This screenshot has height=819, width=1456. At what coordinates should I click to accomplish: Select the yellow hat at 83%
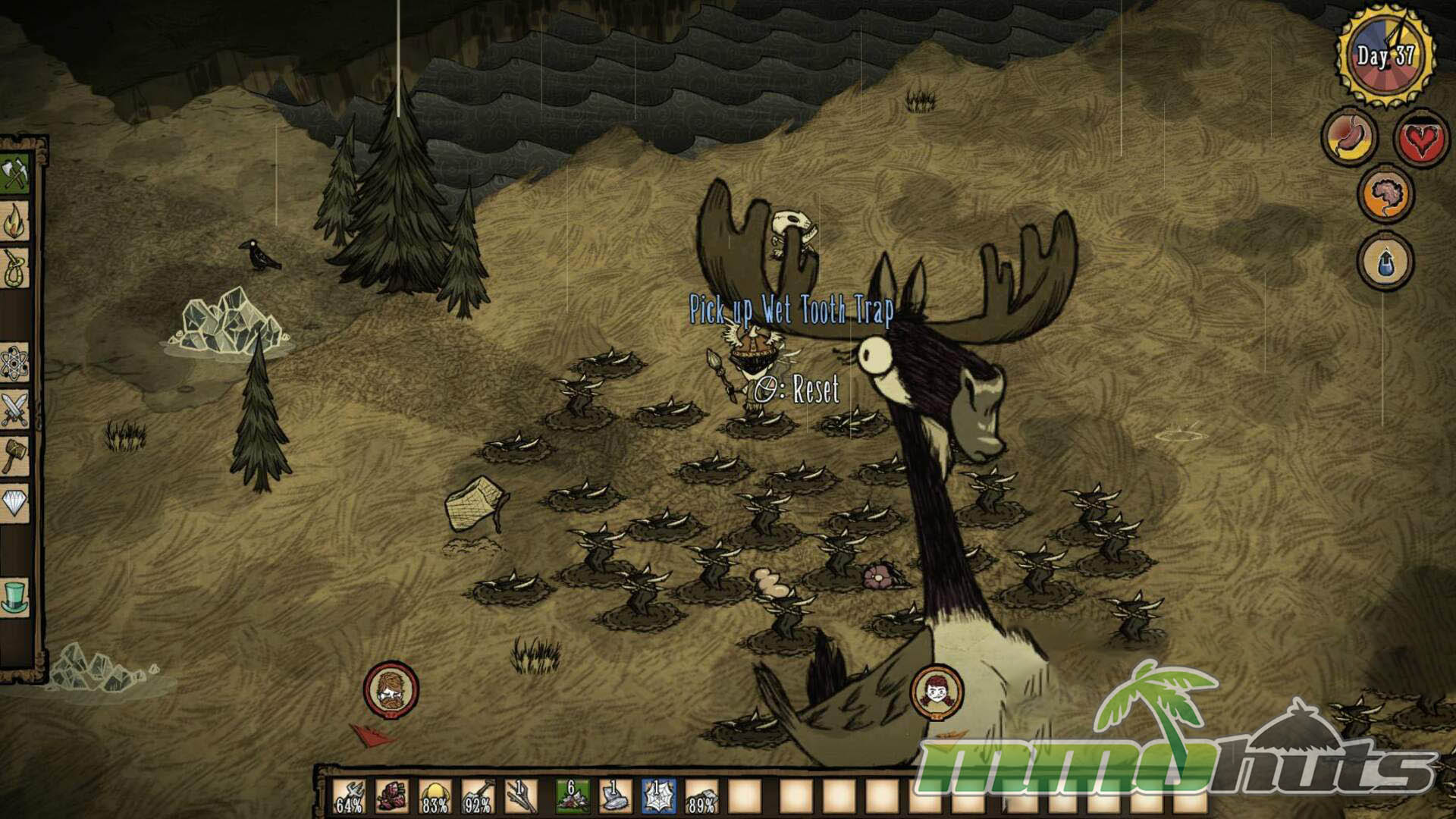[x=435, y=797]
